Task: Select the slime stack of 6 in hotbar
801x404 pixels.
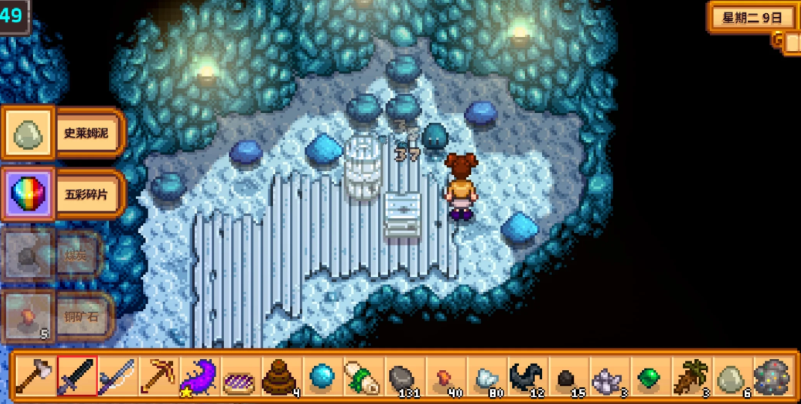Action: pos(731,377)
